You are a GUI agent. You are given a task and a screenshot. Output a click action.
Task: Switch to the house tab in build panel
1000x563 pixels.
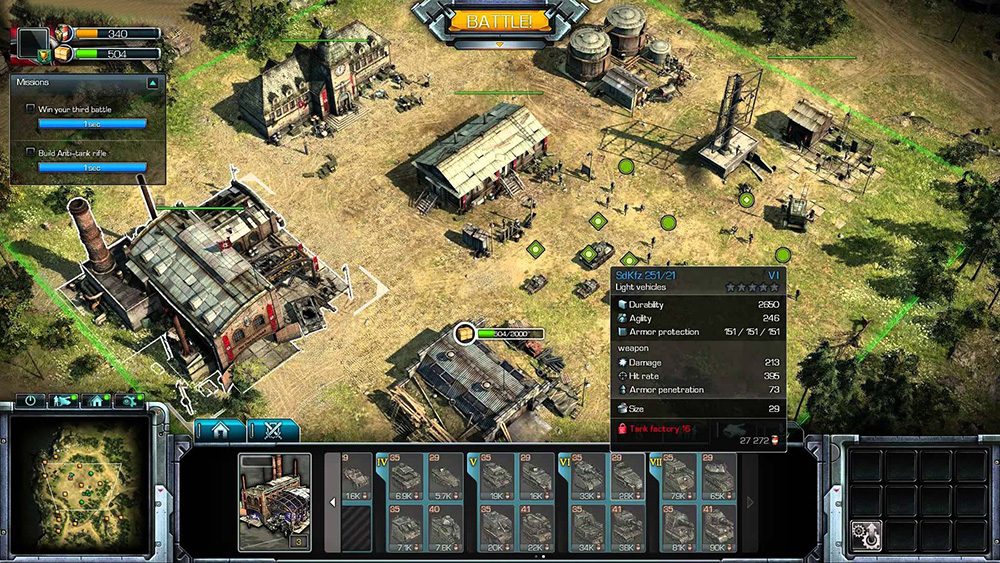click(x=220, y=431)
